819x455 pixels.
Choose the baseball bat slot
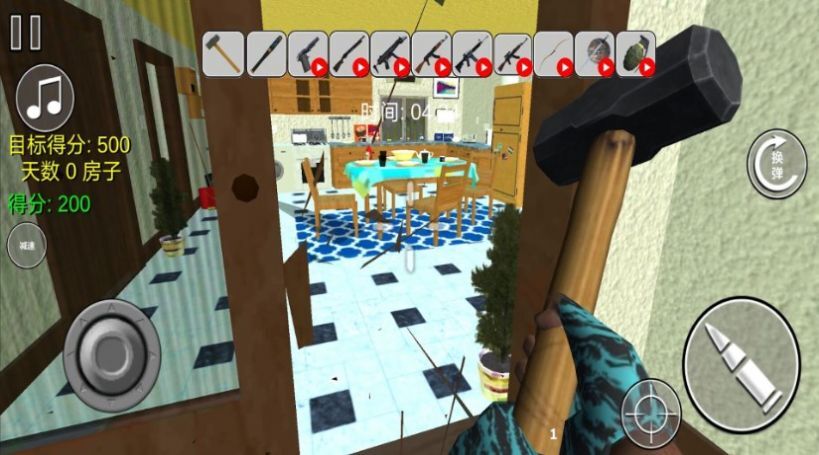click(x=266, y=53)
